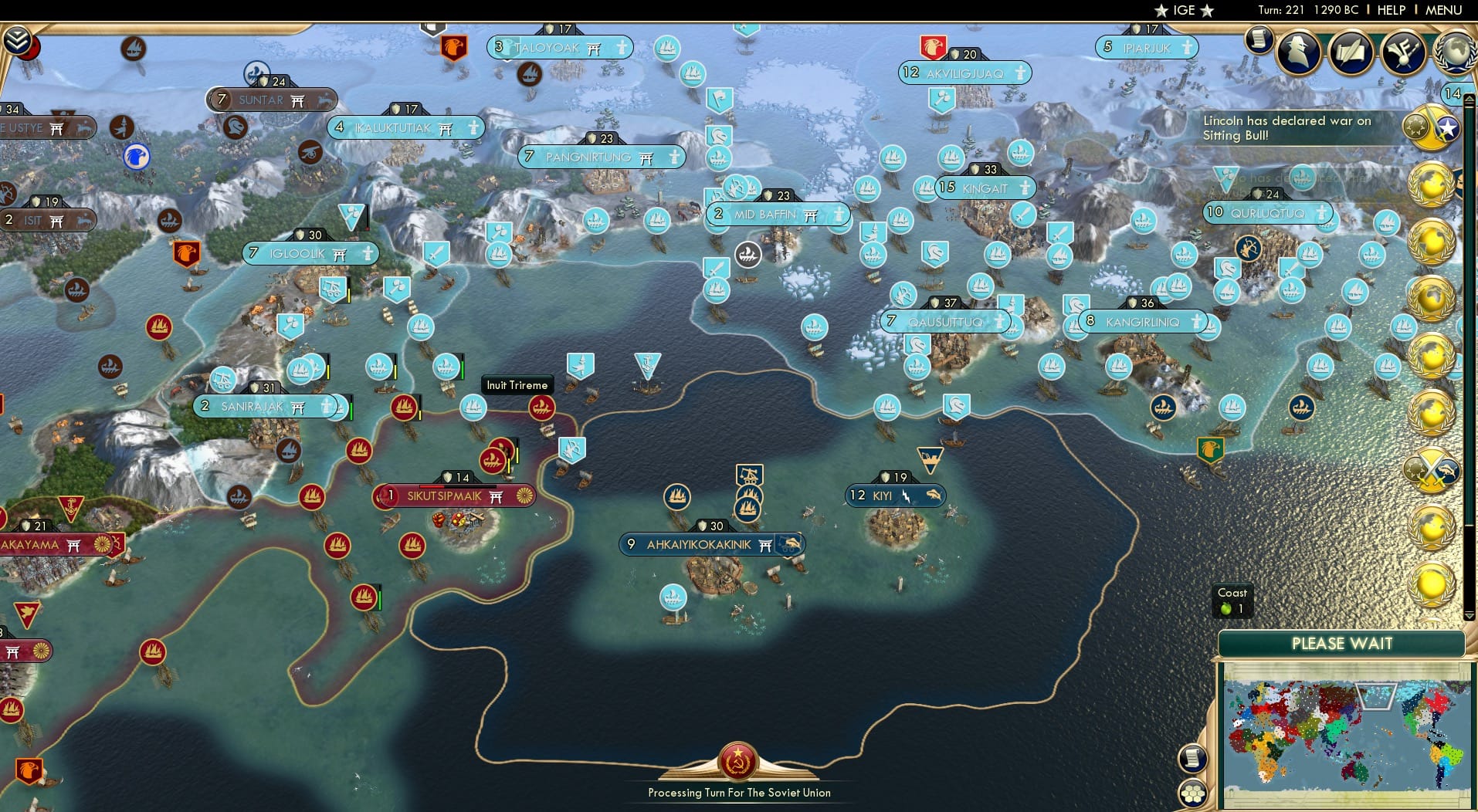This screenshot has width=1478, height=812.
Task: Select the Ahkaiyikokakinik city banner
Action: [711, 544]
